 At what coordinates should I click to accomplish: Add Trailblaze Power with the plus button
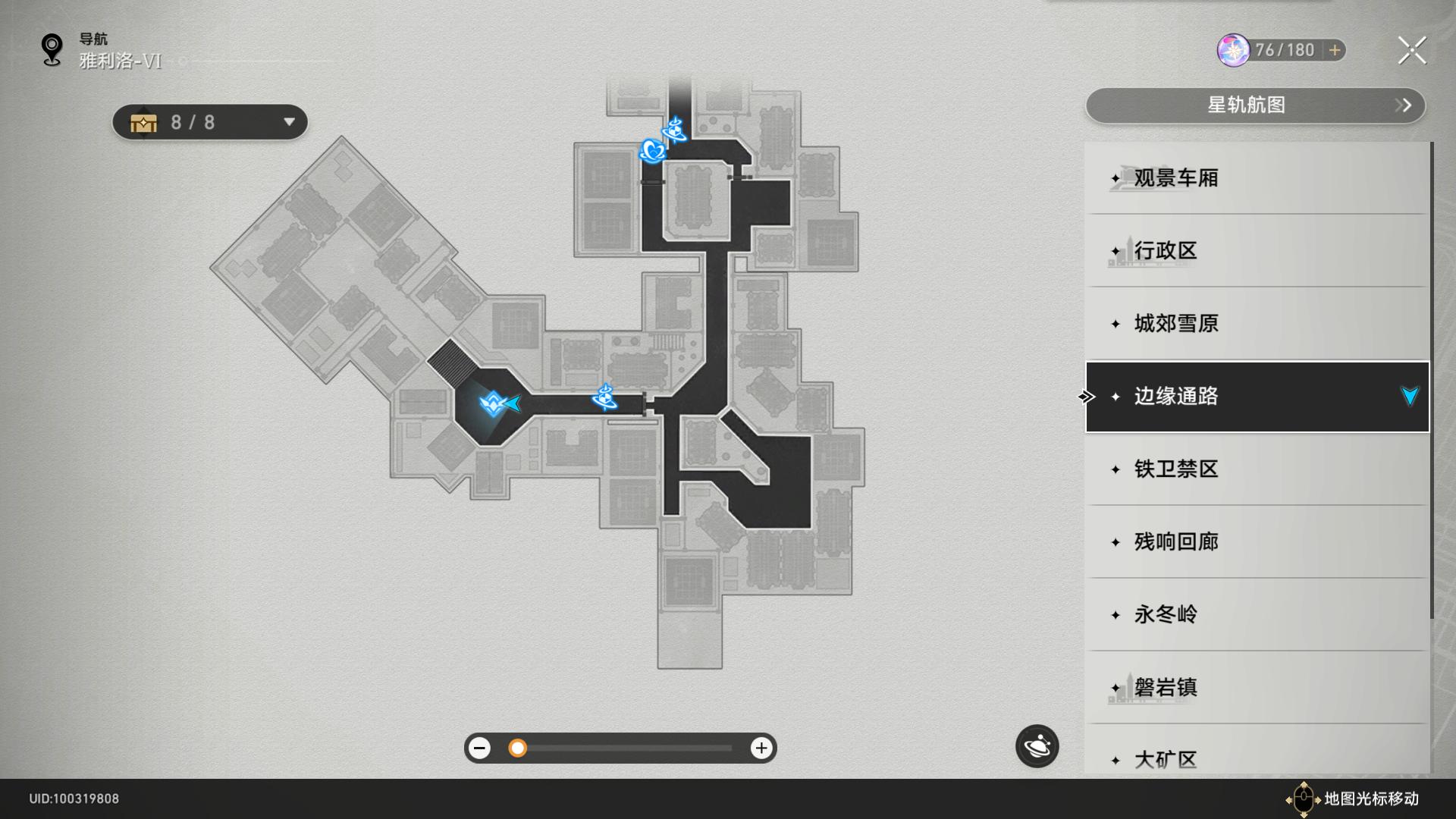1335,50
